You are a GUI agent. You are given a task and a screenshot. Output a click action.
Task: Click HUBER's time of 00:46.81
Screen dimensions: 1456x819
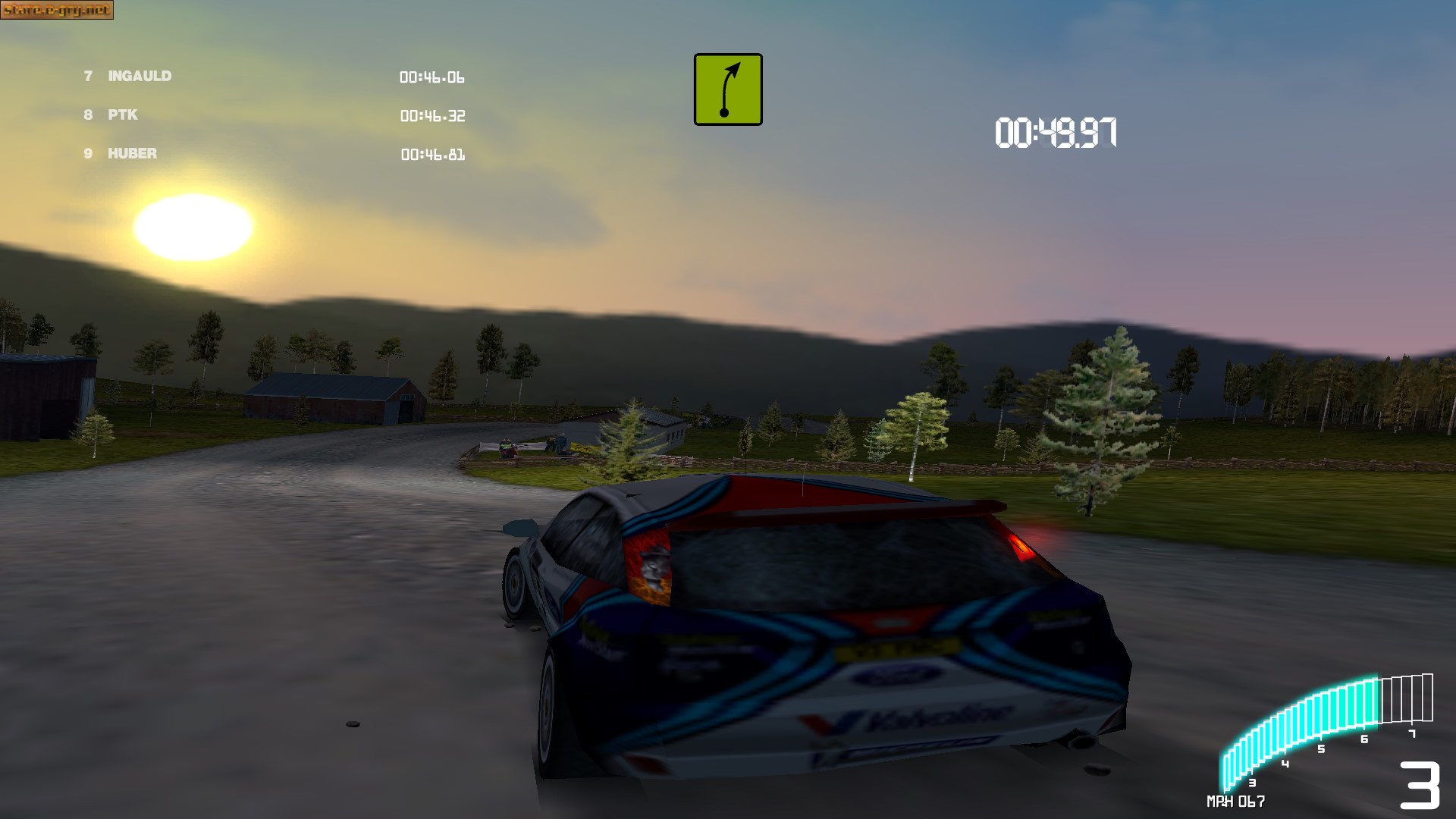[x=433, y=155]
